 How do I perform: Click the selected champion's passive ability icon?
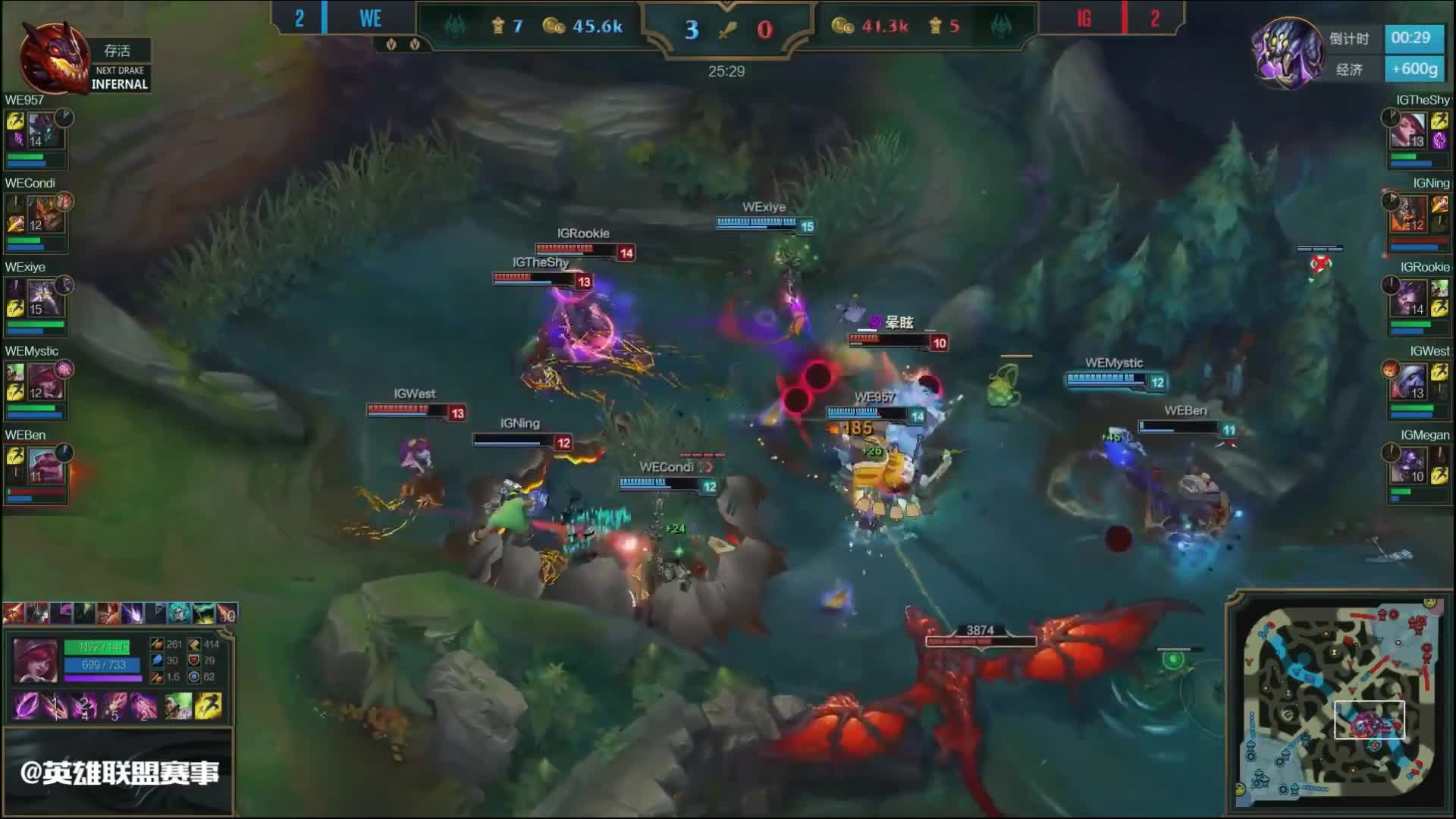point(27,706)
